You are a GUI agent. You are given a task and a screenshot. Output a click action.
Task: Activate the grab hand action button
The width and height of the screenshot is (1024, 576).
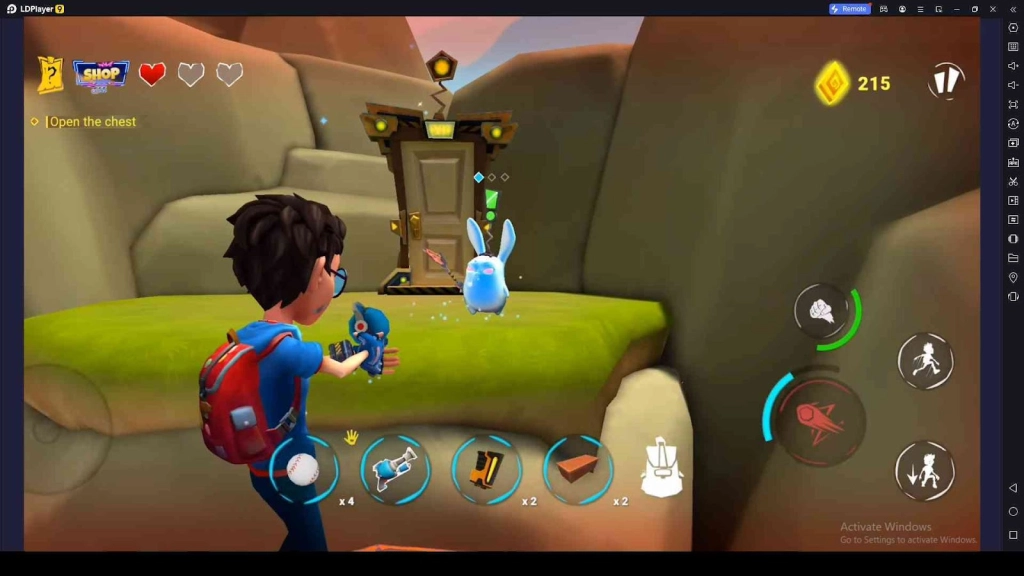click(x=824, y=312)
